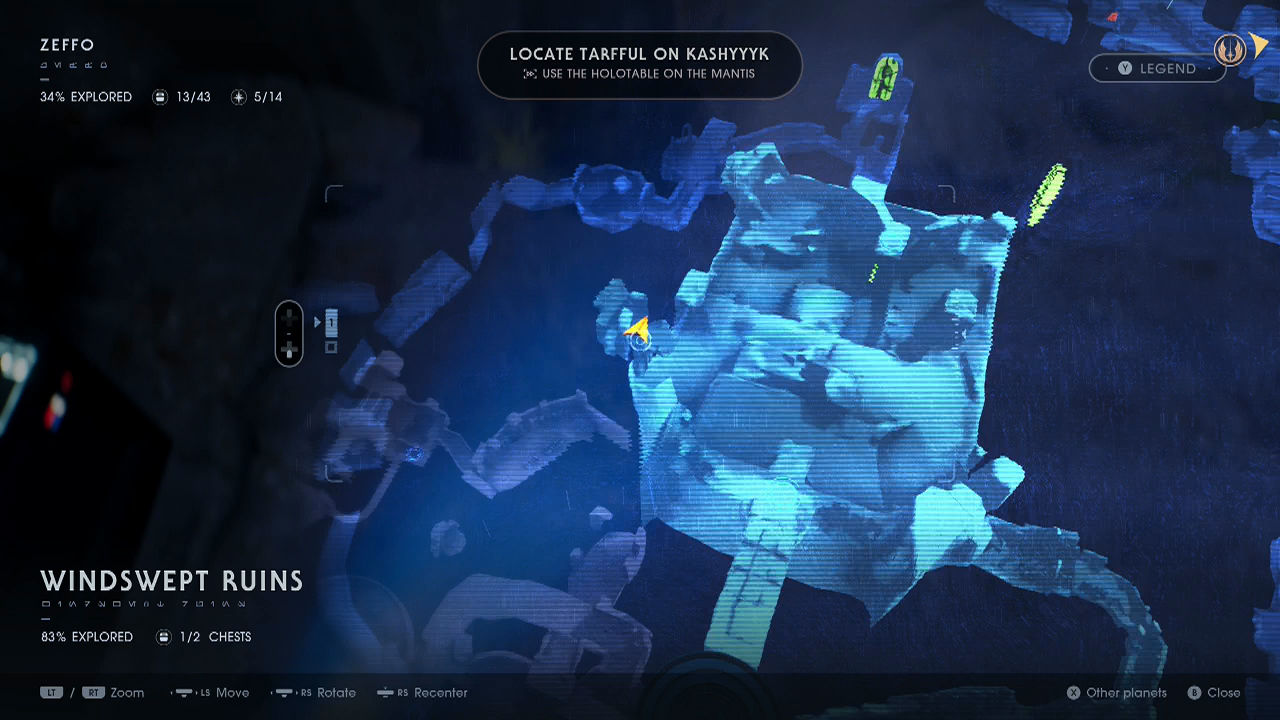The height and width of the screenshot is (720, 1280).
Task: Click the elevation slider capsule control
Action: pos(289,333)
